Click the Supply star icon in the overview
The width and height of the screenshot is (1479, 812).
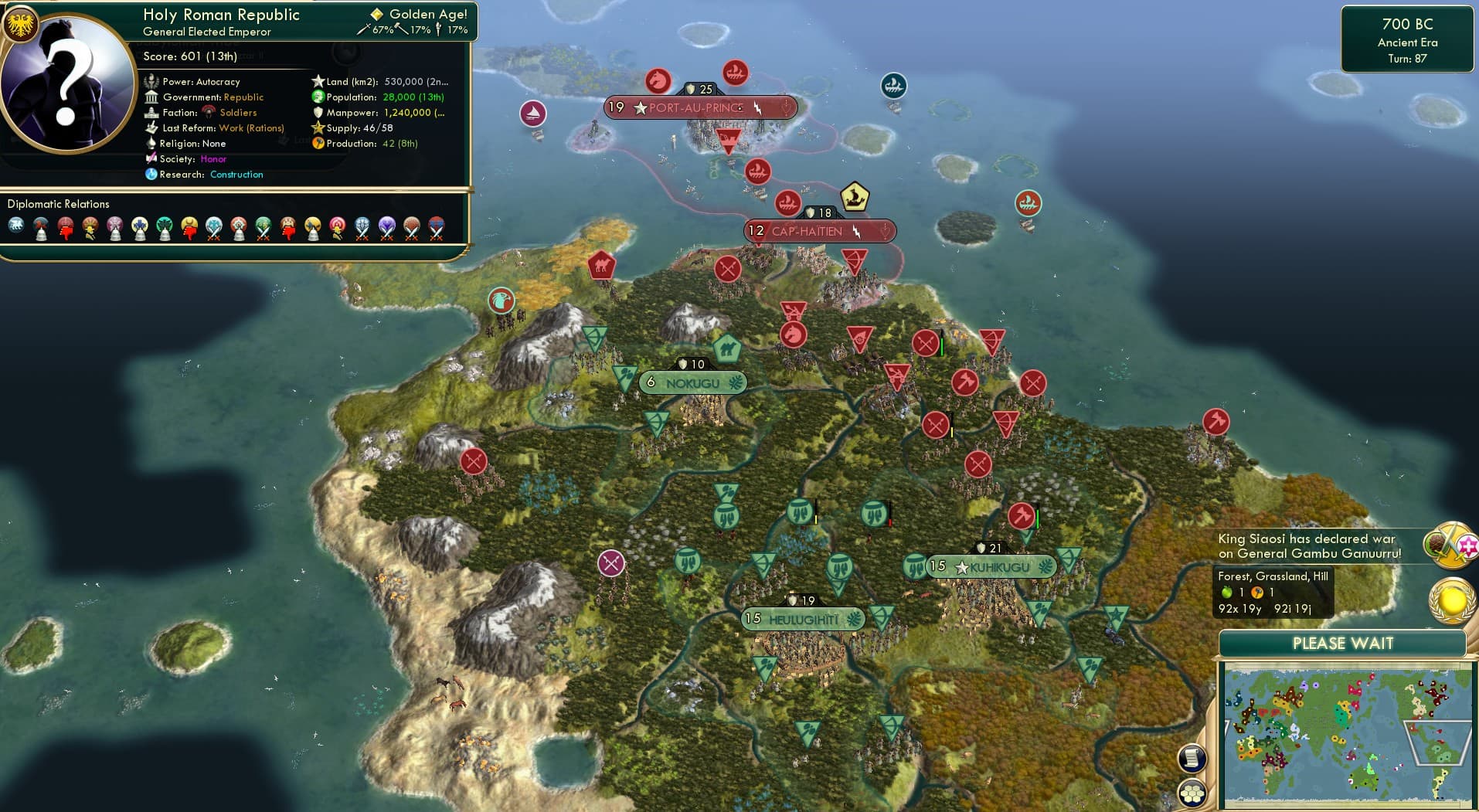pyautogui.click(x=316, y=127)
